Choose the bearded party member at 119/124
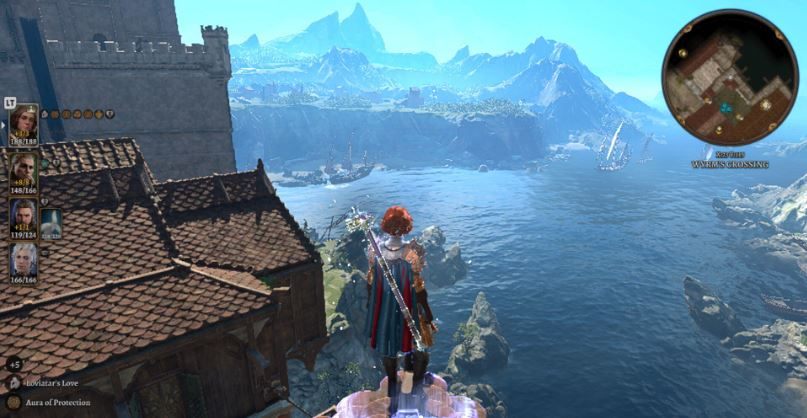The width and height of the screenshot is (807, 418). (x=24, y=217)
